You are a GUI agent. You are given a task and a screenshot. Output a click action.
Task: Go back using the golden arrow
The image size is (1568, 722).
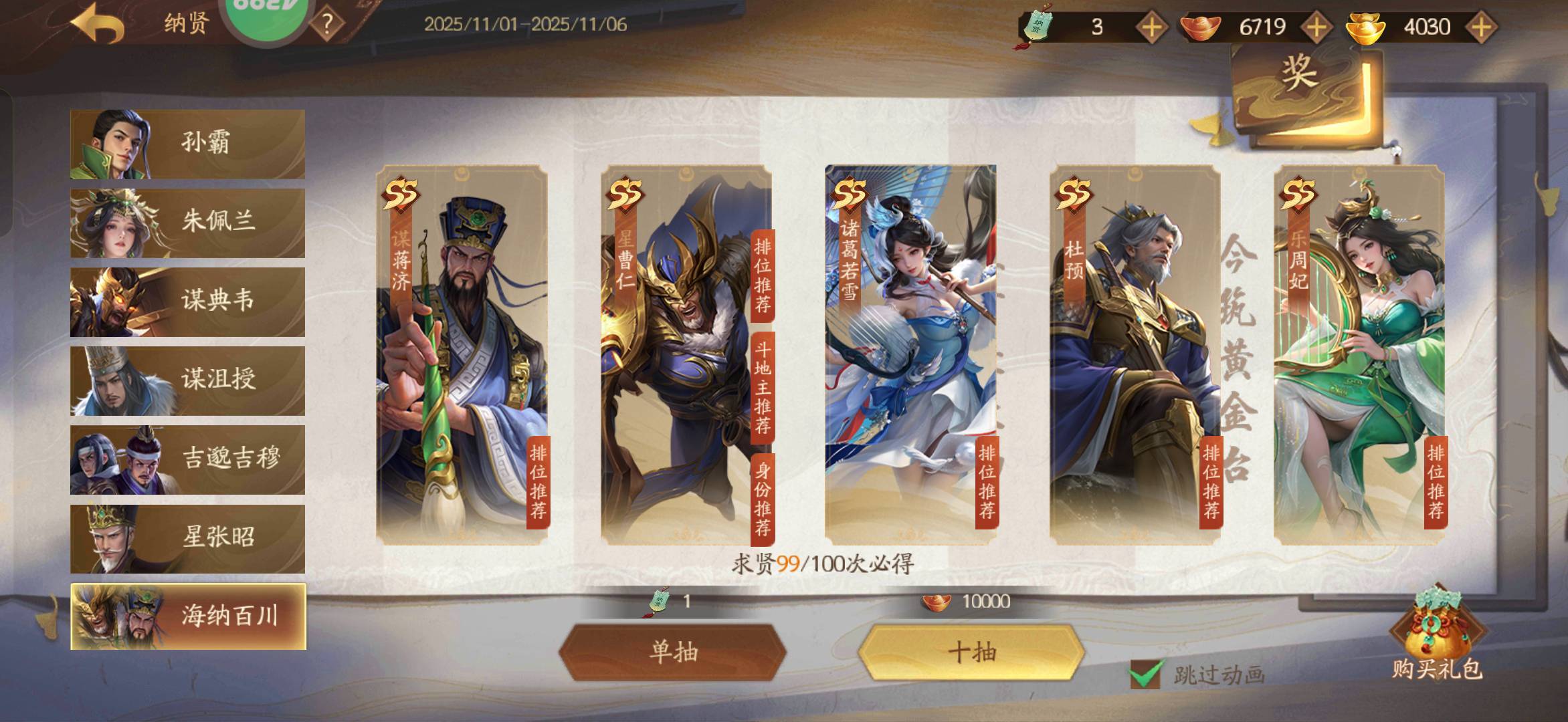coord(98,25)
